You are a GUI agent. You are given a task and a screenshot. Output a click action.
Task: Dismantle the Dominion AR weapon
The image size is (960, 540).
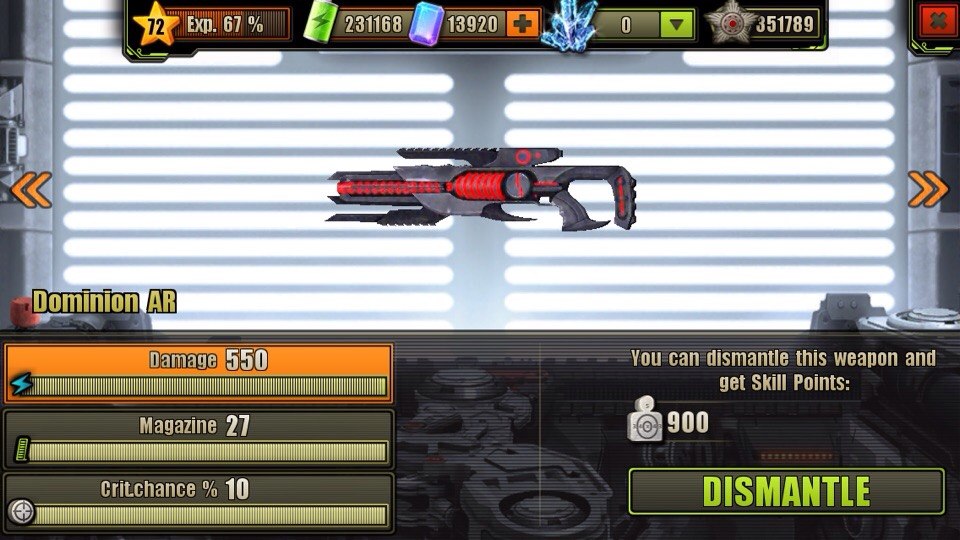(786, 492)
